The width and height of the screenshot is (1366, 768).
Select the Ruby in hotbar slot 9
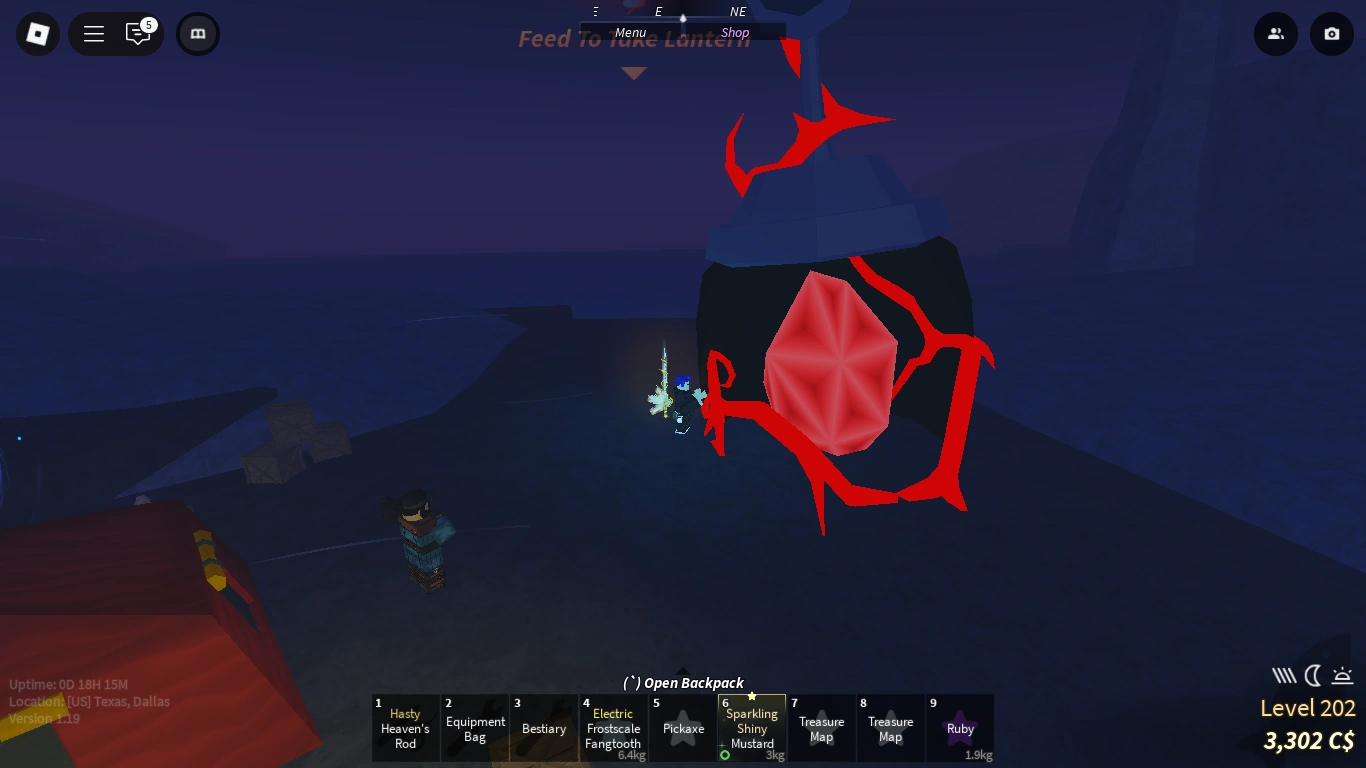(960, 728)
